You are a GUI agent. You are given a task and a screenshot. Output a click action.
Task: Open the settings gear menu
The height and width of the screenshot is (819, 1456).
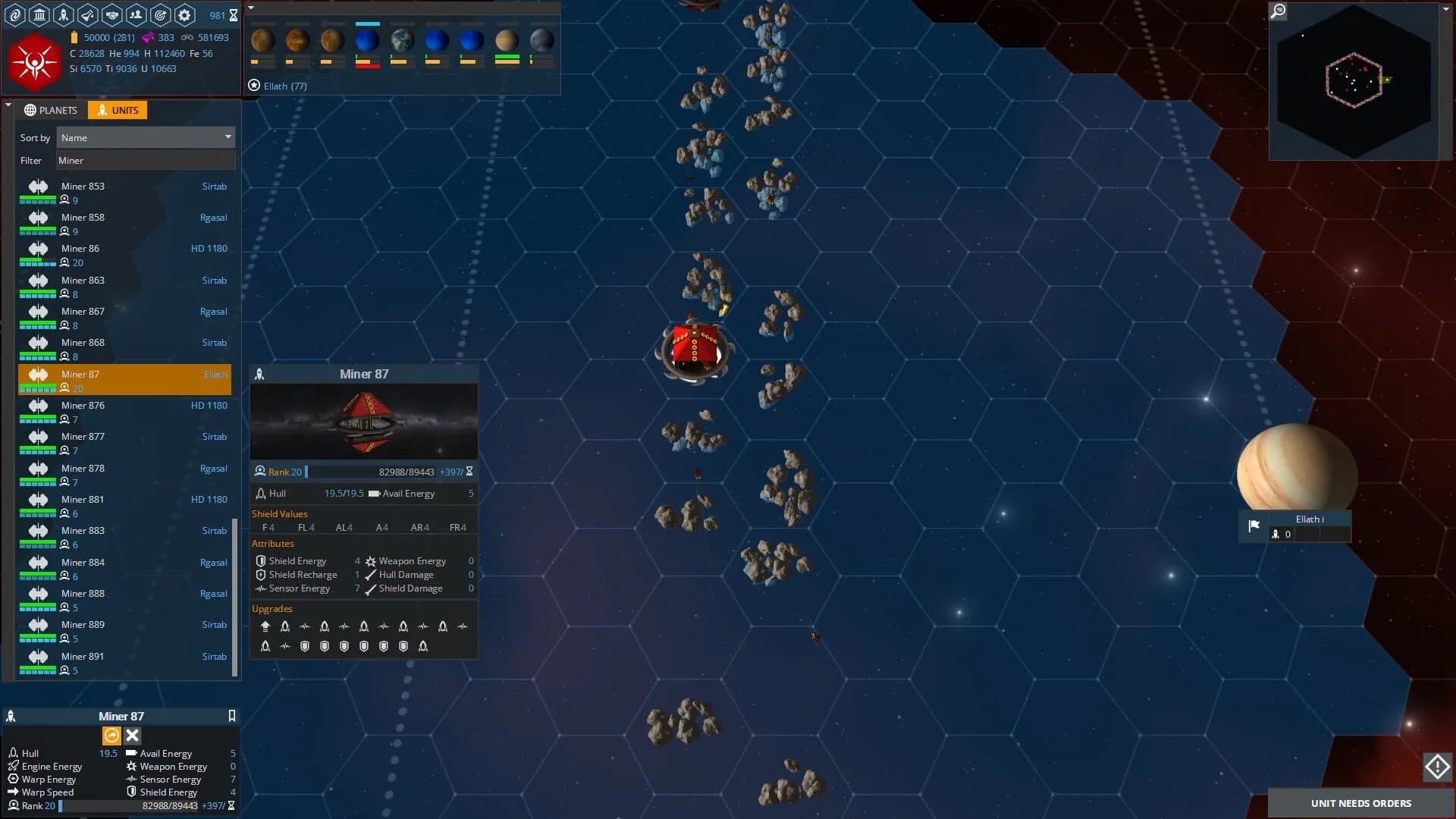tap(183, 15)
